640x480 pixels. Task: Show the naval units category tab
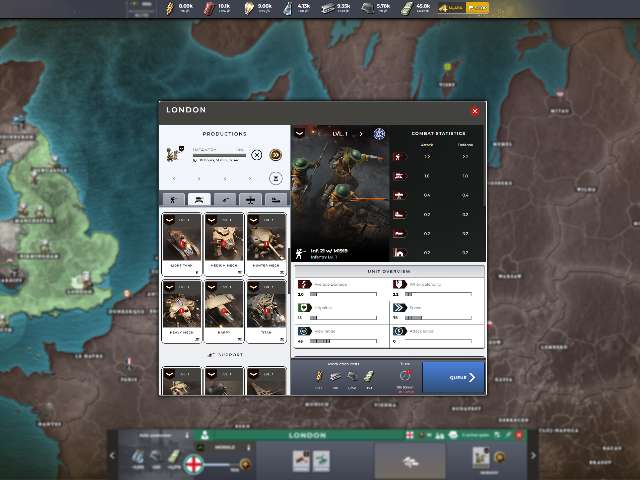click(277, 199)
